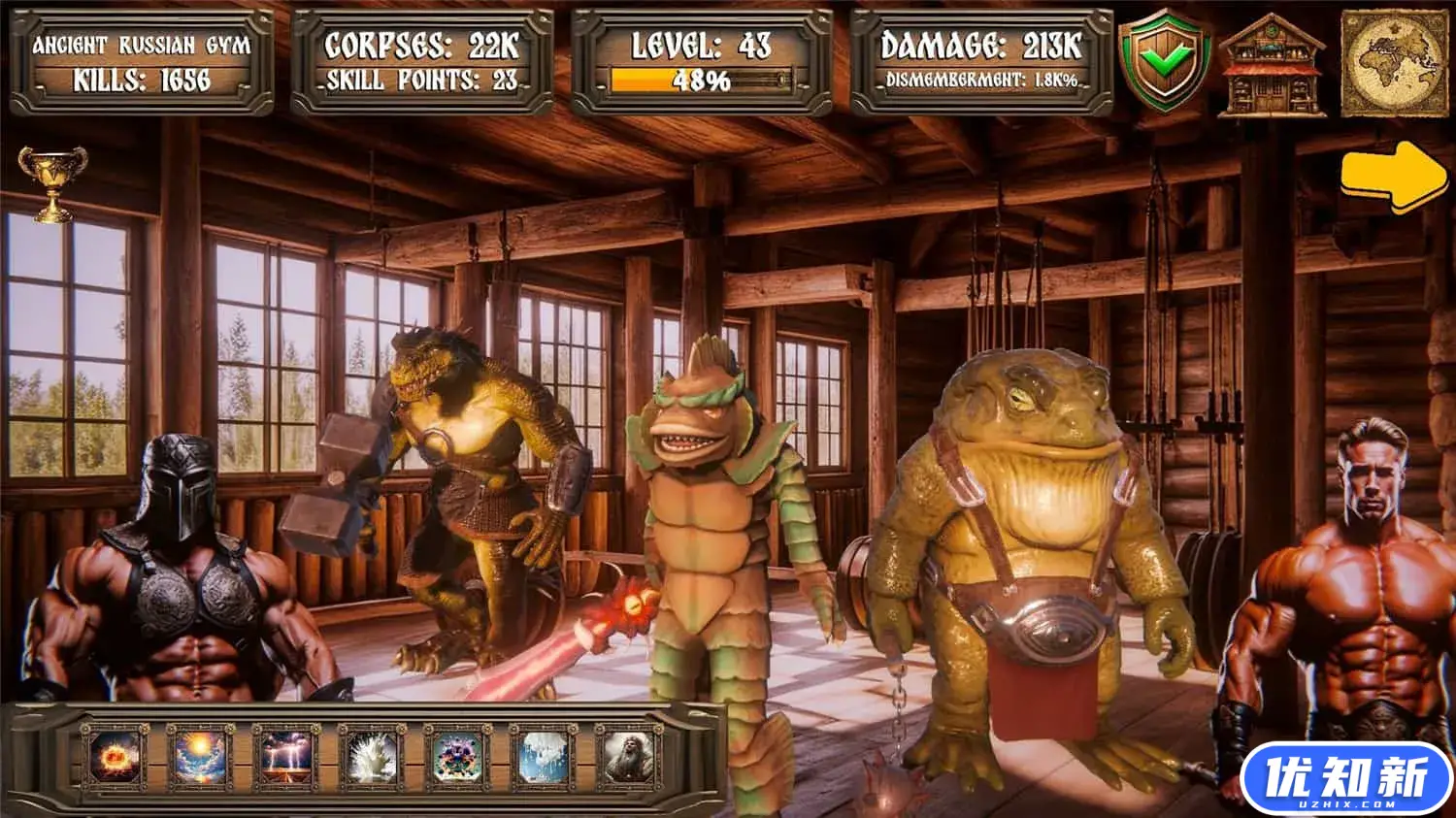The height and width of the screenshot is (818, 1456).
Task: Open the wooden shop building
Action: click(1272, 66)
